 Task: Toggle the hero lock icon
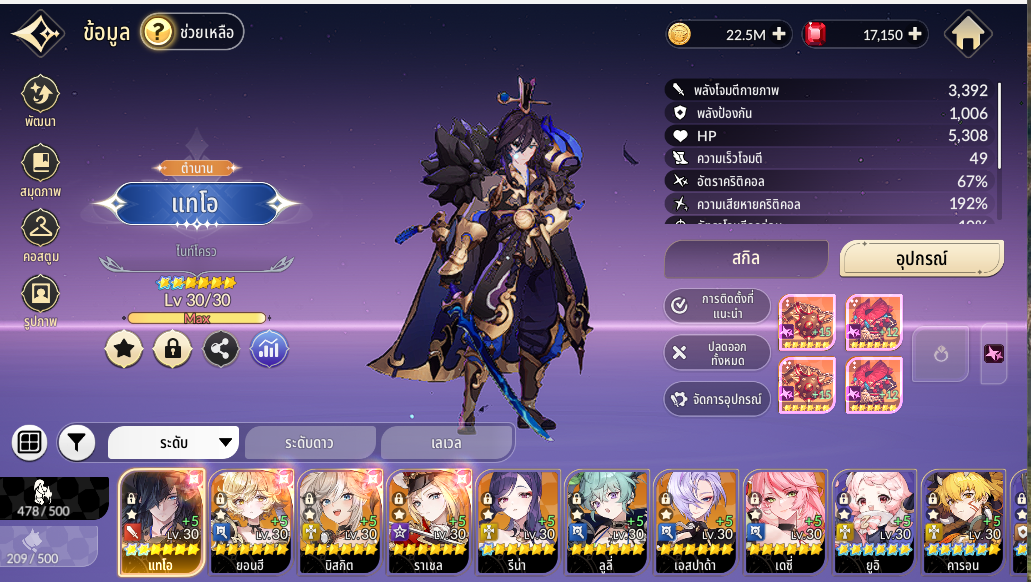(172, 348)
